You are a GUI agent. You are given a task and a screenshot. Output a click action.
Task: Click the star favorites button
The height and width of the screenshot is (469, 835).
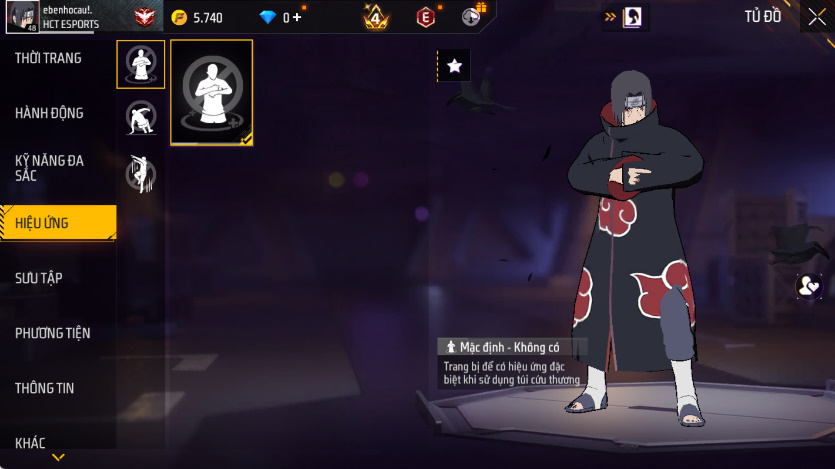[x=454, y=66]
